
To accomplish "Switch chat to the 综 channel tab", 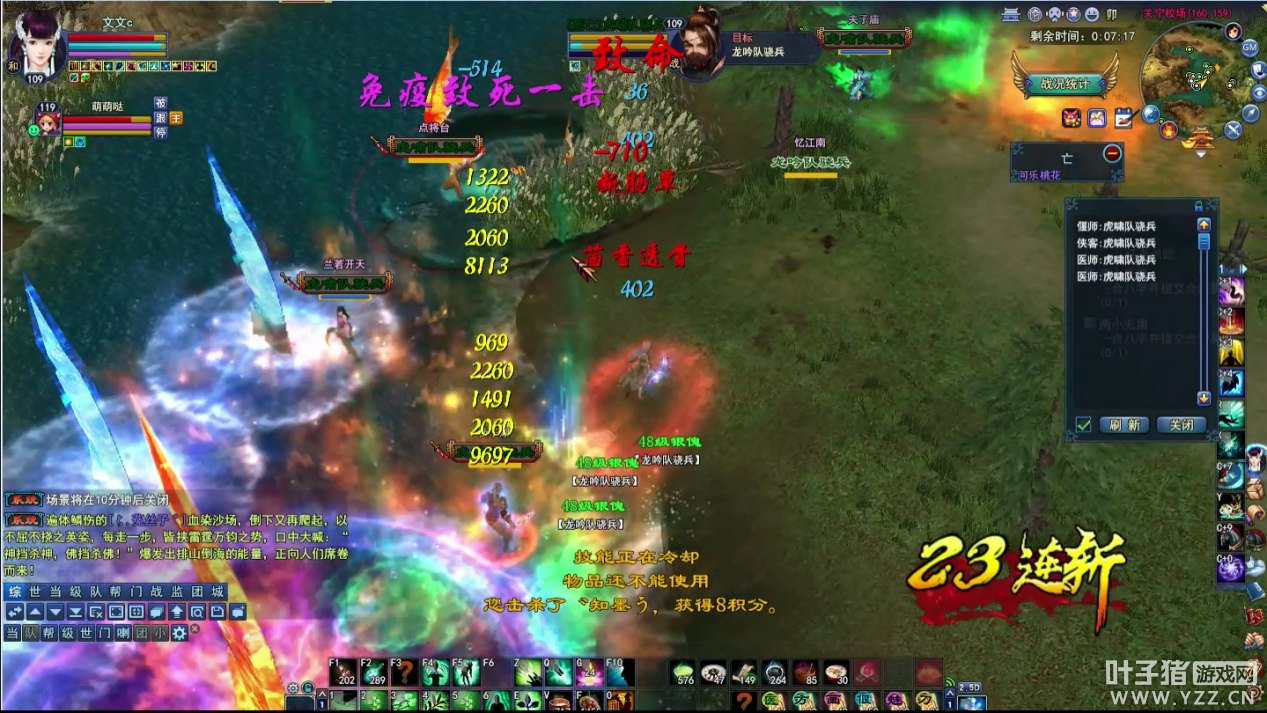I will click(13, 592).
